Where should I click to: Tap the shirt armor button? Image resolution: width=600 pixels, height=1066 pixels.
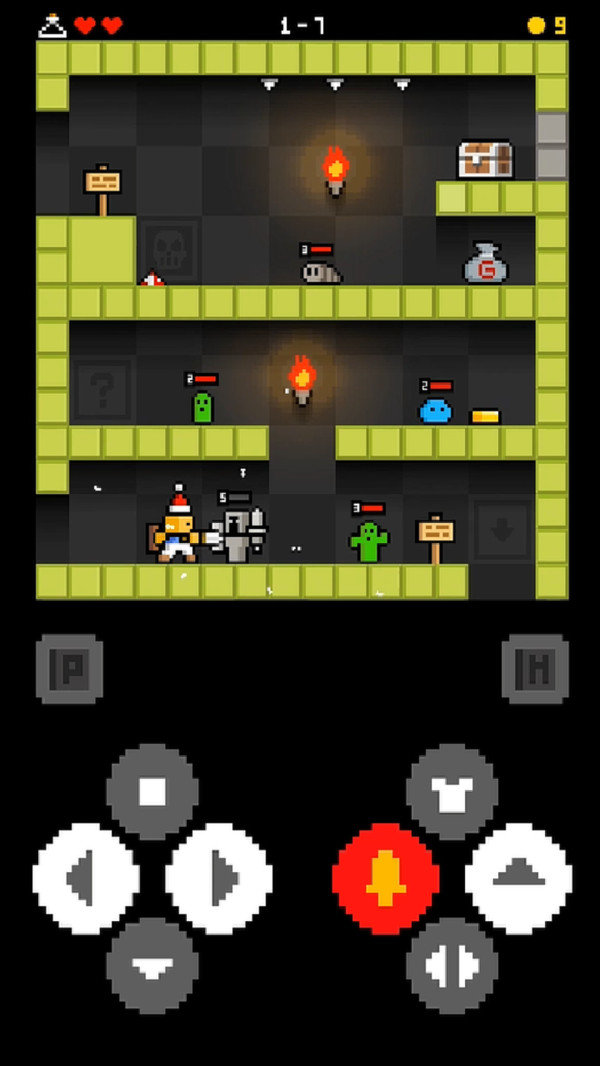tap(452, 791)
